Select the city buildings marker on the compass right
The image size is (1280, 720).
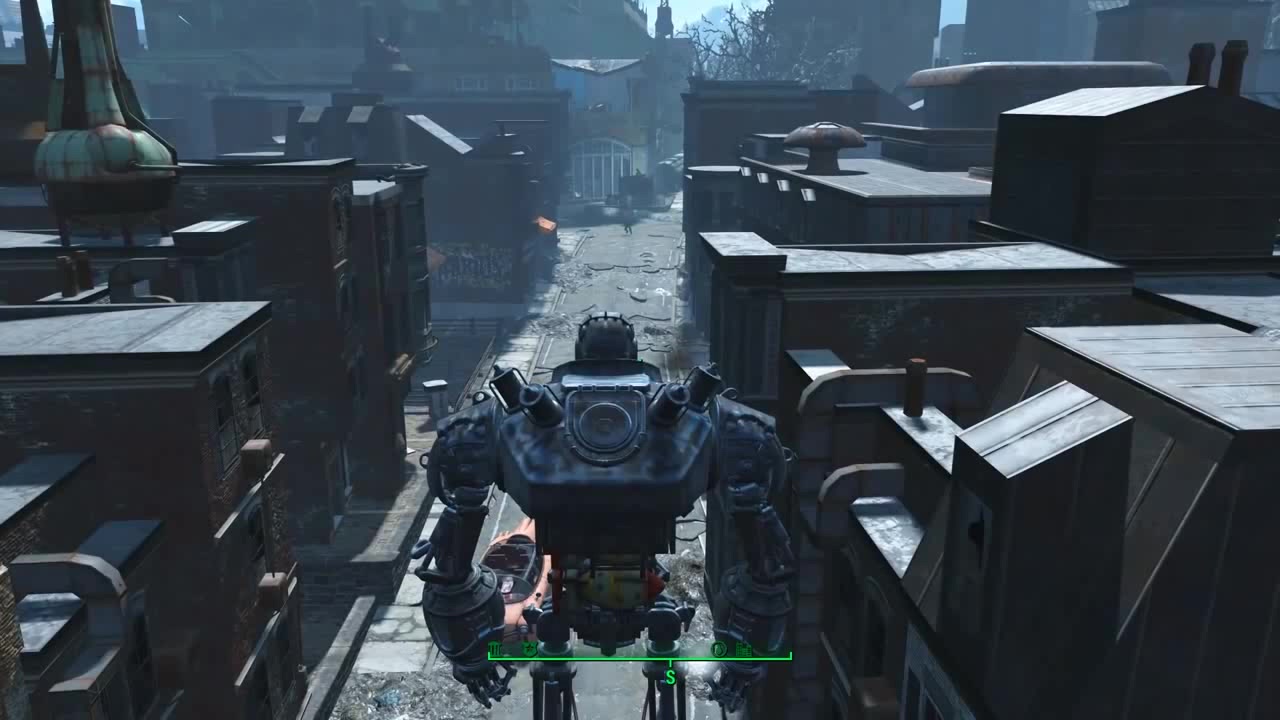(x=743, y=650)
